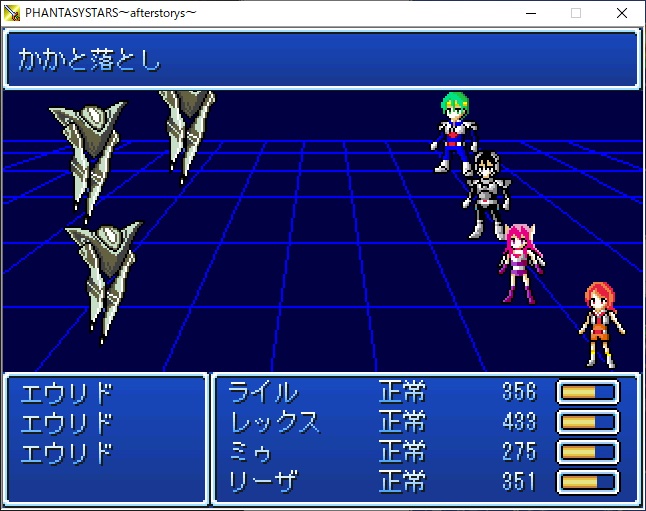
Task: Close the PHANTASYSTARS game window
Action: [621, 13]
